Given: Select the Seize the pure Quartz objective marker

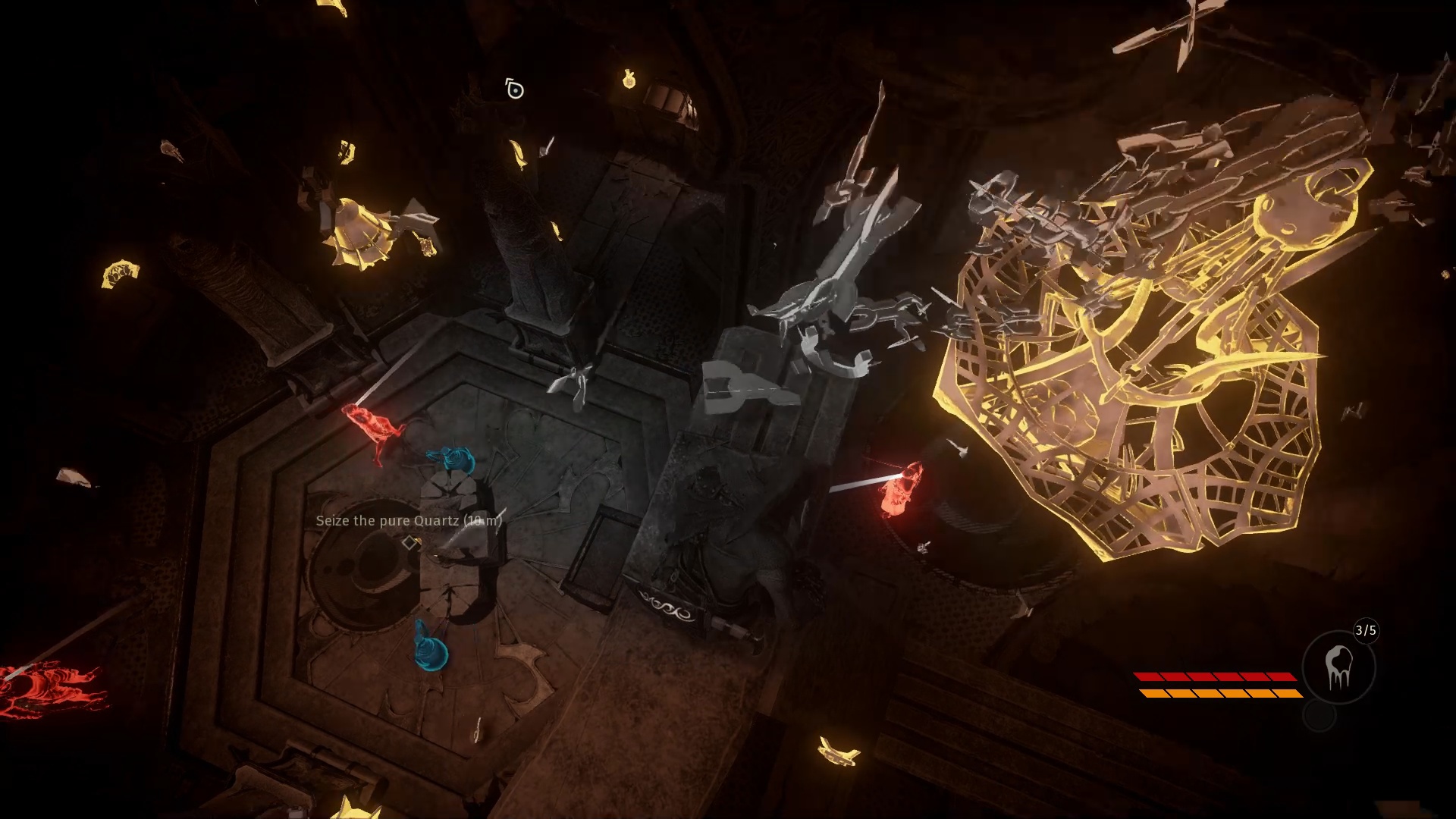Looking at the screenshot, I should click(410, 542).
